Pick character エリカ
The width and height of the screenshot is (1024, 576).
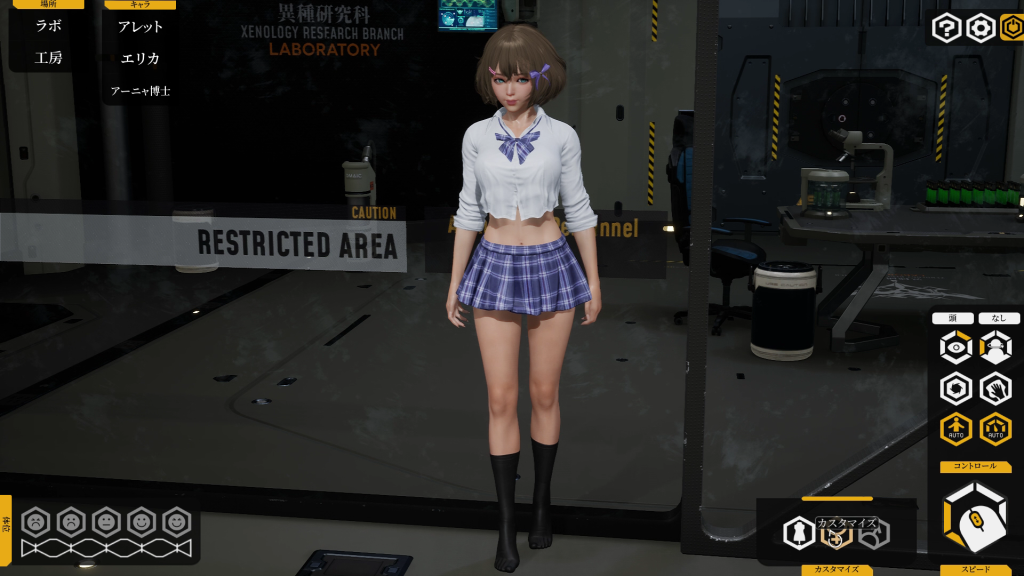[x=140, y=58]
